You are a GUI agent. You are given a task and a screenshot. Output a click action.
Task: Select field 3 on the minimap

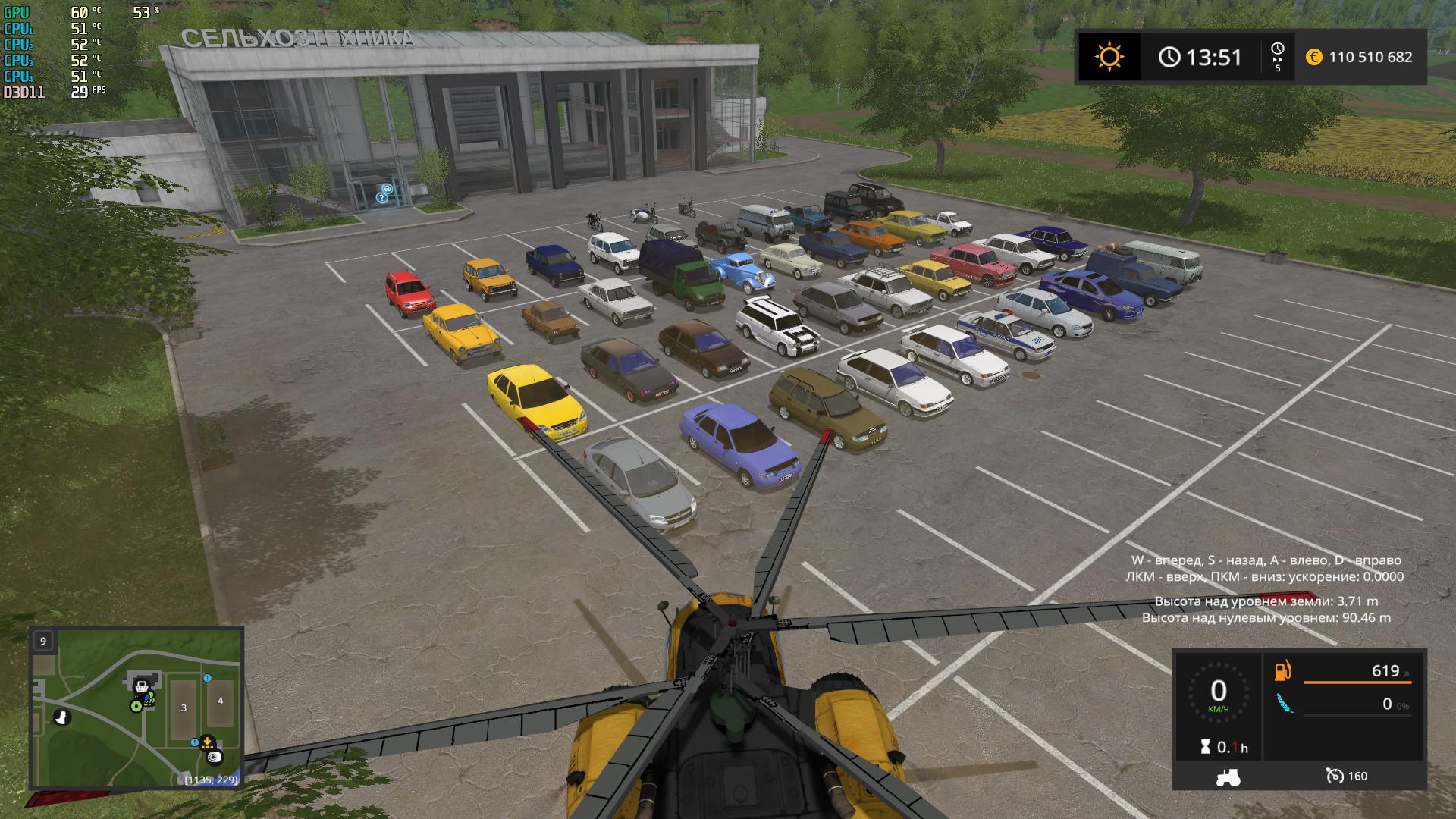click(x=184, y=708)
